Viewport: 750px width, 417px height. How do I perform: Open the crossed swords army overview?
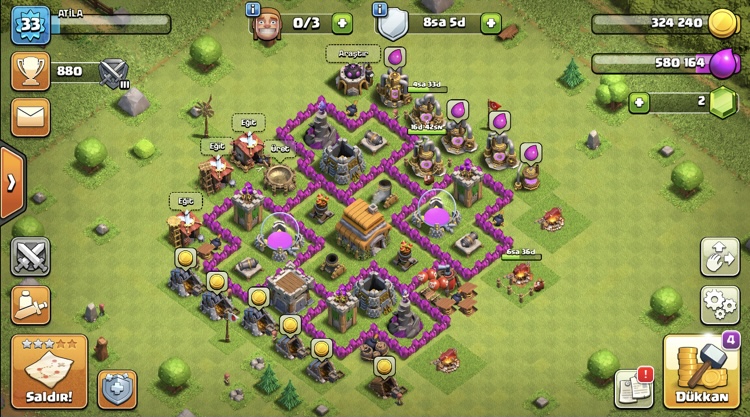(31, 257)
